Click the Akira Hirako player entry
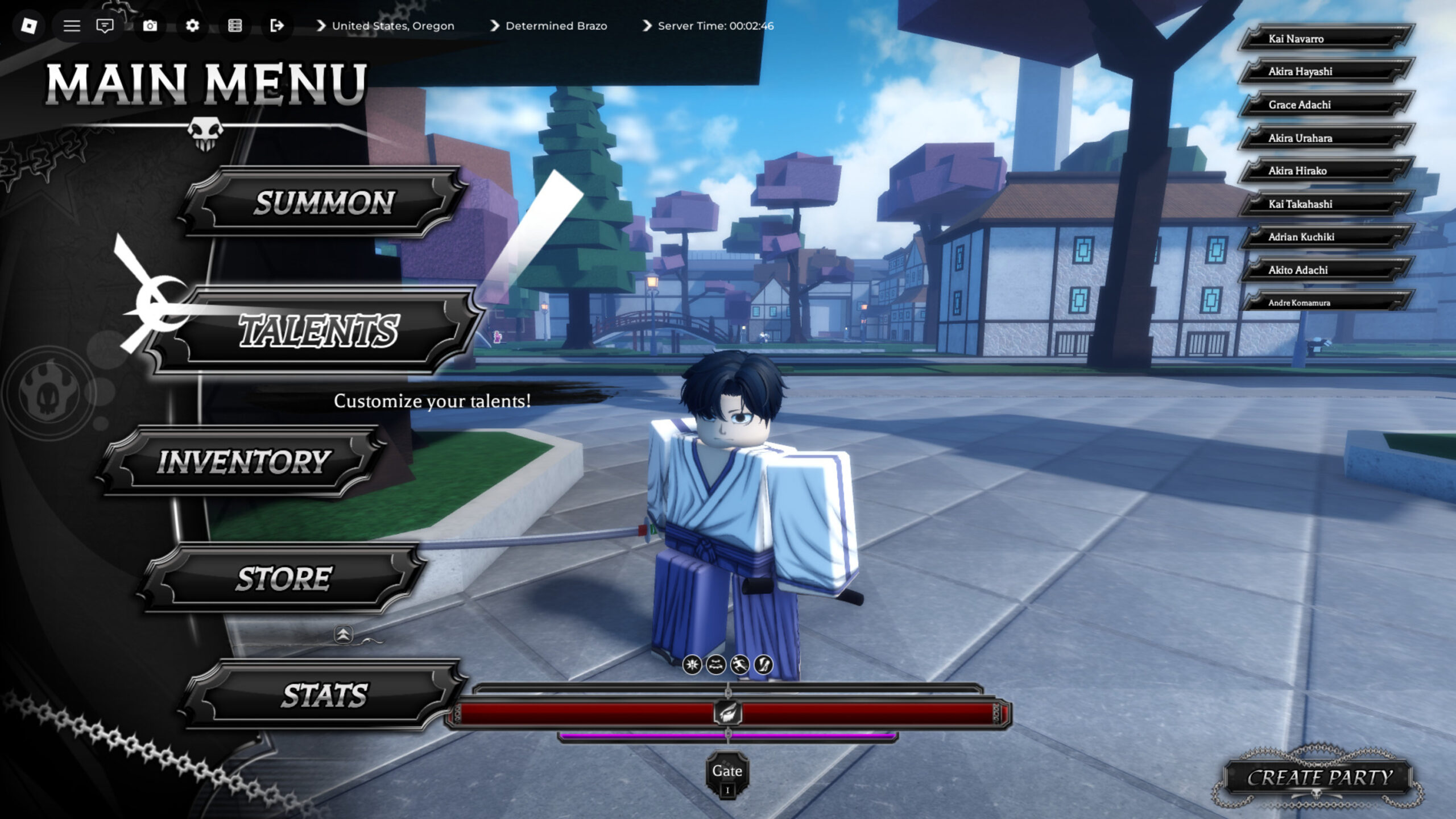 pyautogui.click(x=1325, y=171)
